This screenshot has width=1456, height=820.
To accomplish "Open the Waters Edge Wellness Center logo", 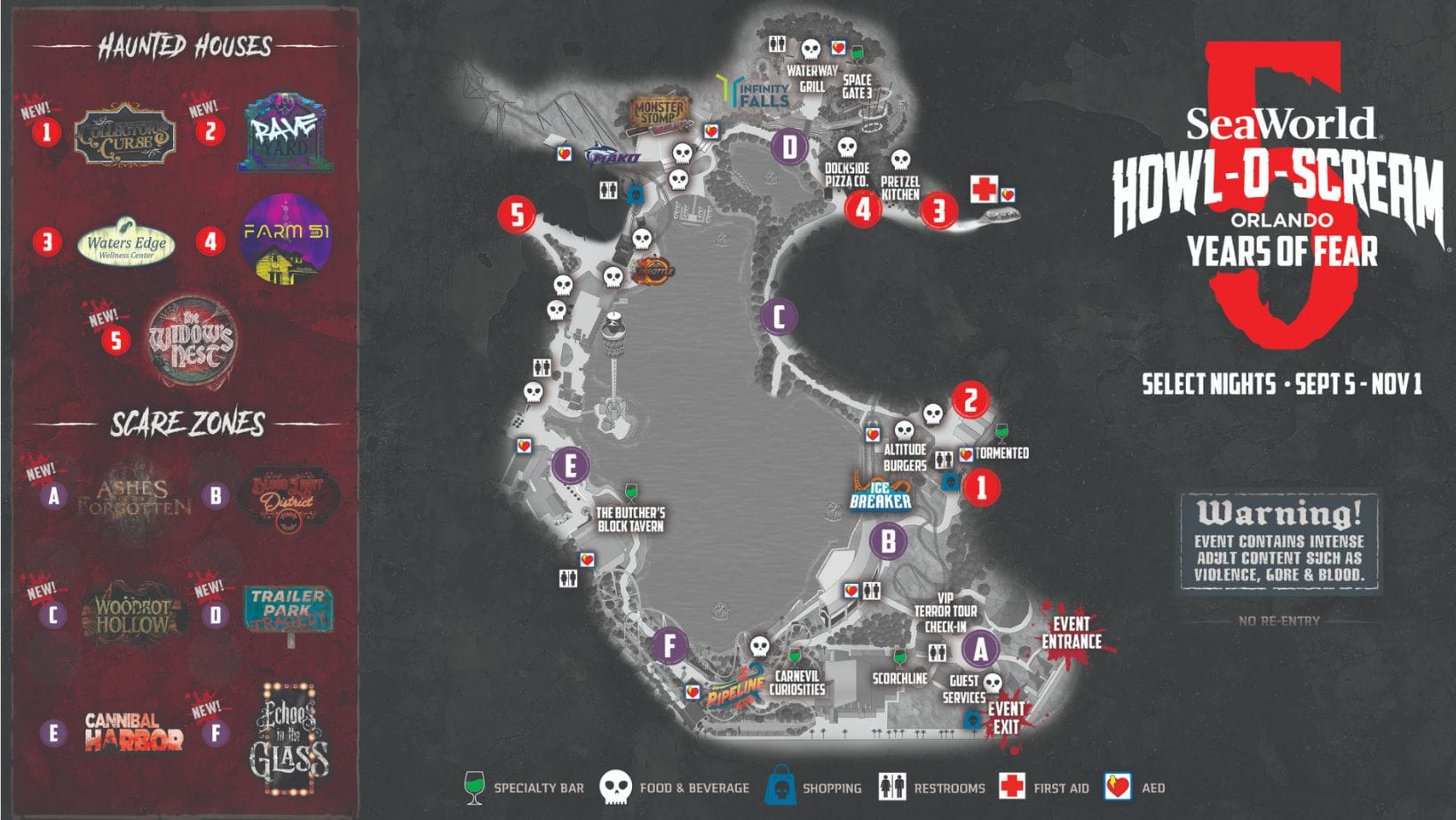I will 126,241.
